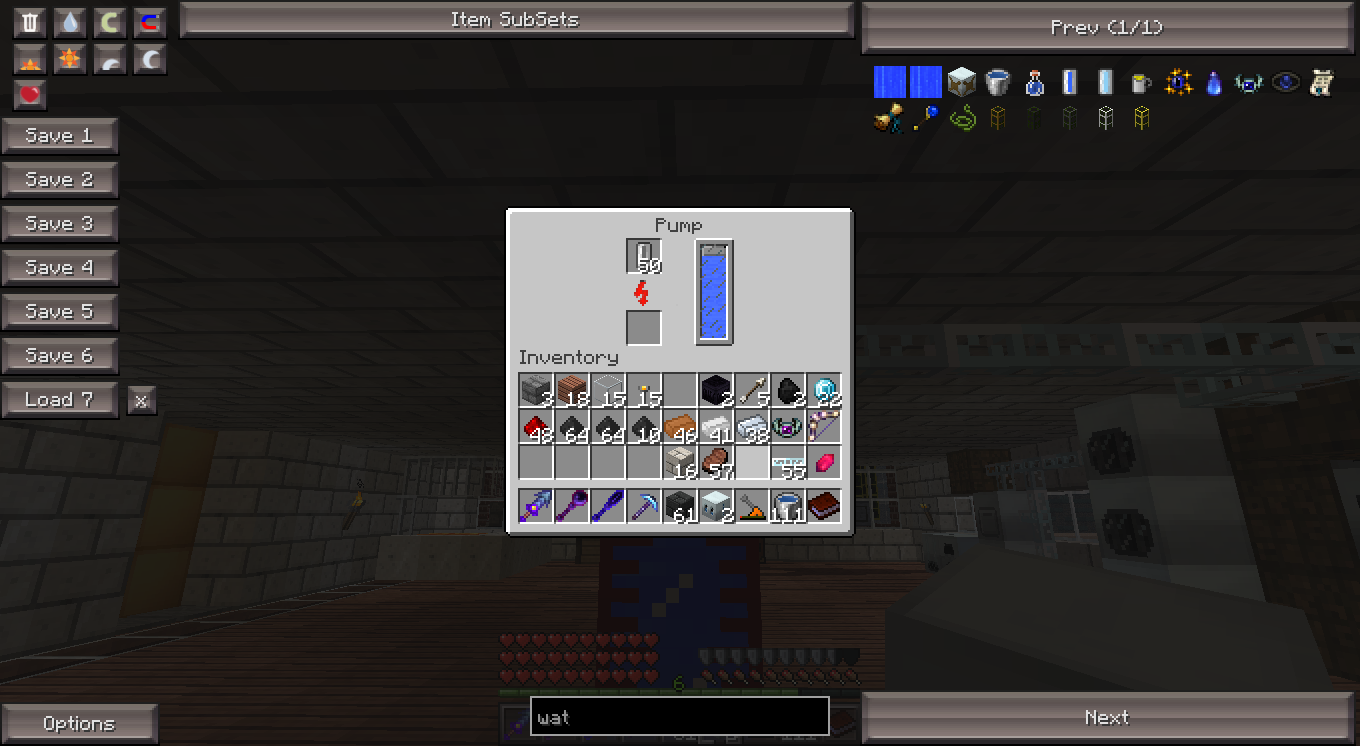Select the pump's battery slot holding 50

(644, 256)
